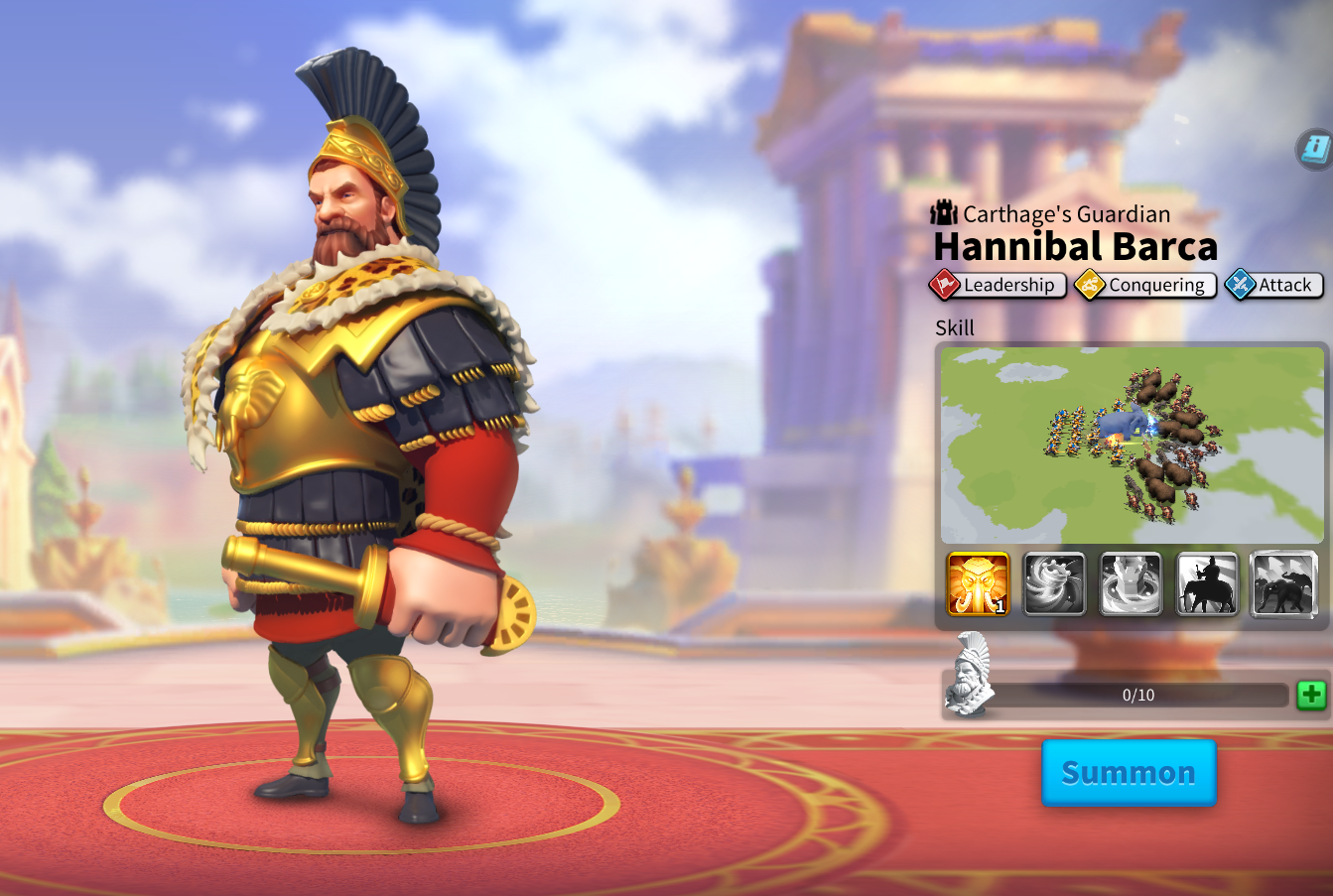This screenshot has width=1333, height=896.
Task: Open the info book icon
Action: pos(1315,150)
